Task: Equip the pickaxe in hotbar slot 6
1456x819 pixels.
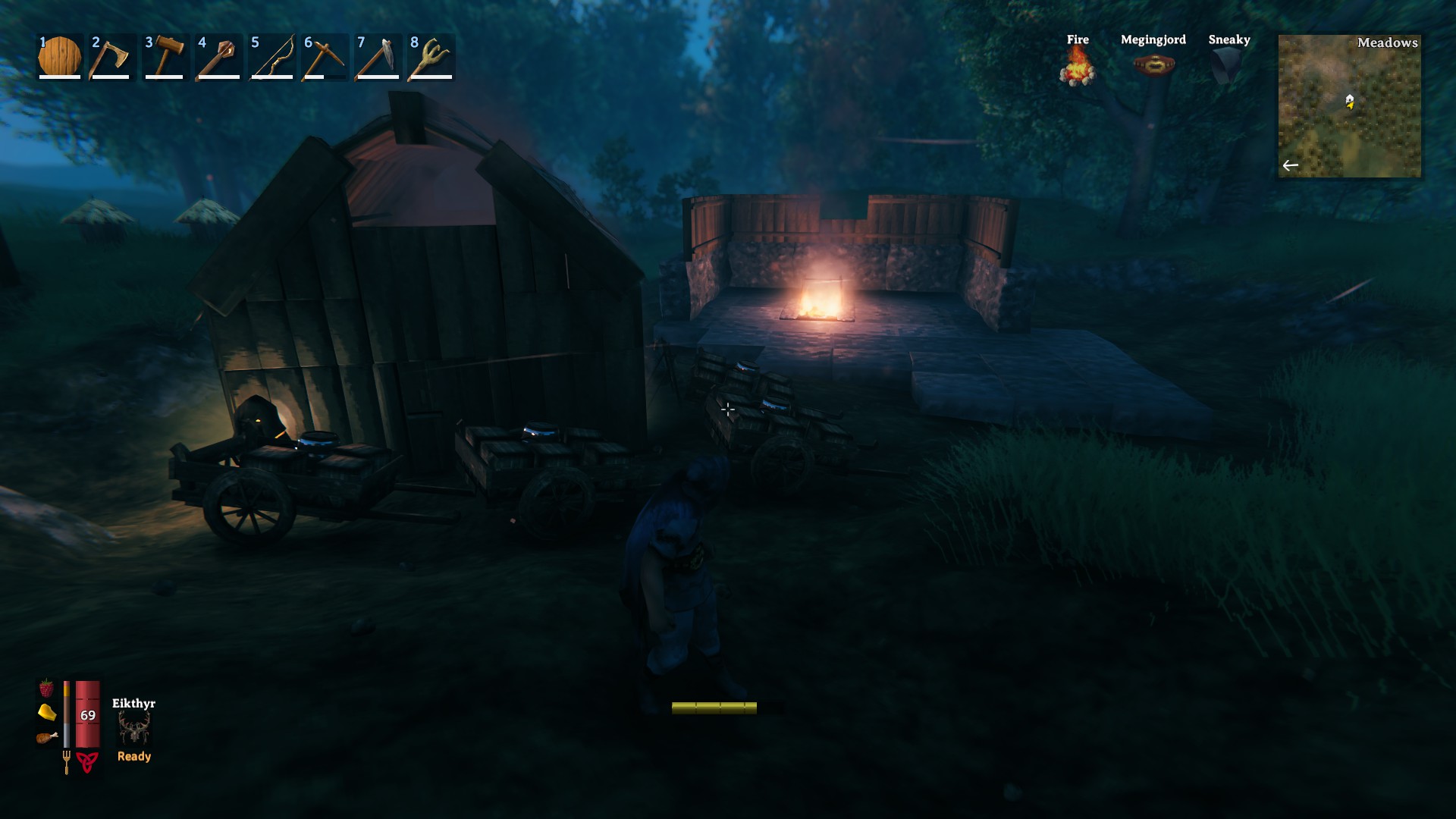Action: tap(325, 56)
